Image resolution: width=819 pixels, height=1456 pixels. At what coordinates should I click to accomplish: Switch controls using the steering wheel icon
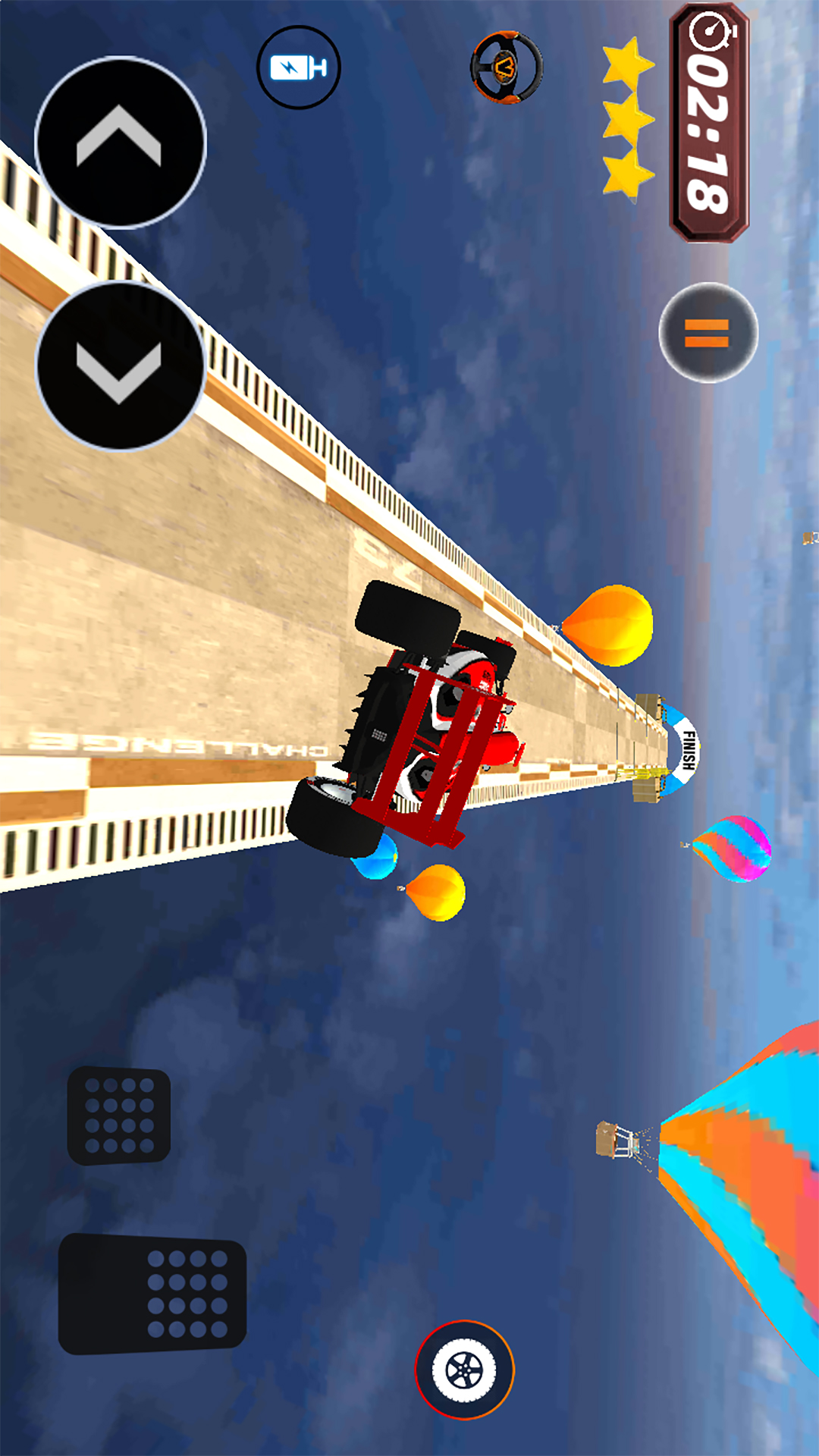(507, 67)
